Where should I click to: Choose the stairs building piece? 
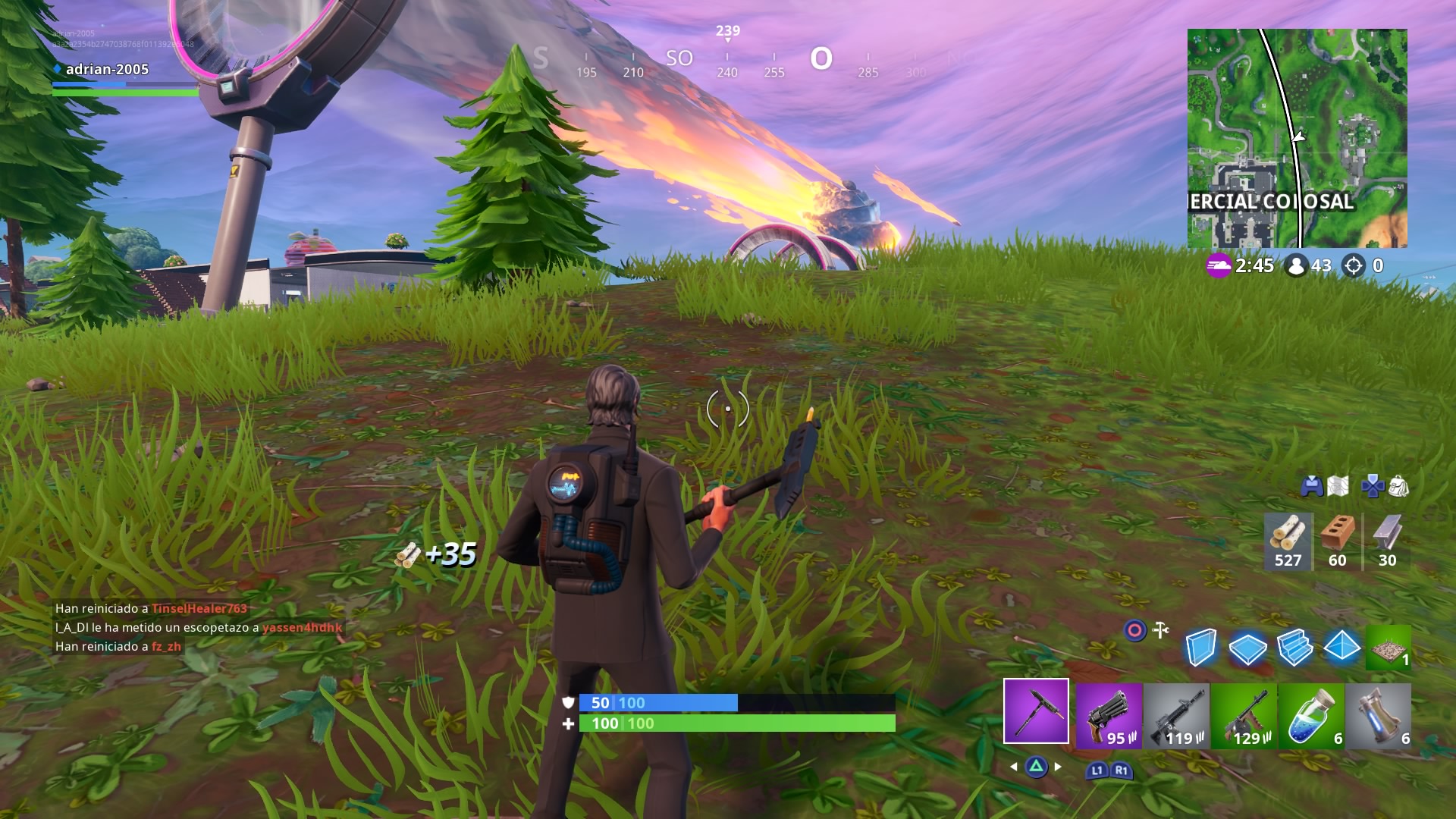point(1294,648)
